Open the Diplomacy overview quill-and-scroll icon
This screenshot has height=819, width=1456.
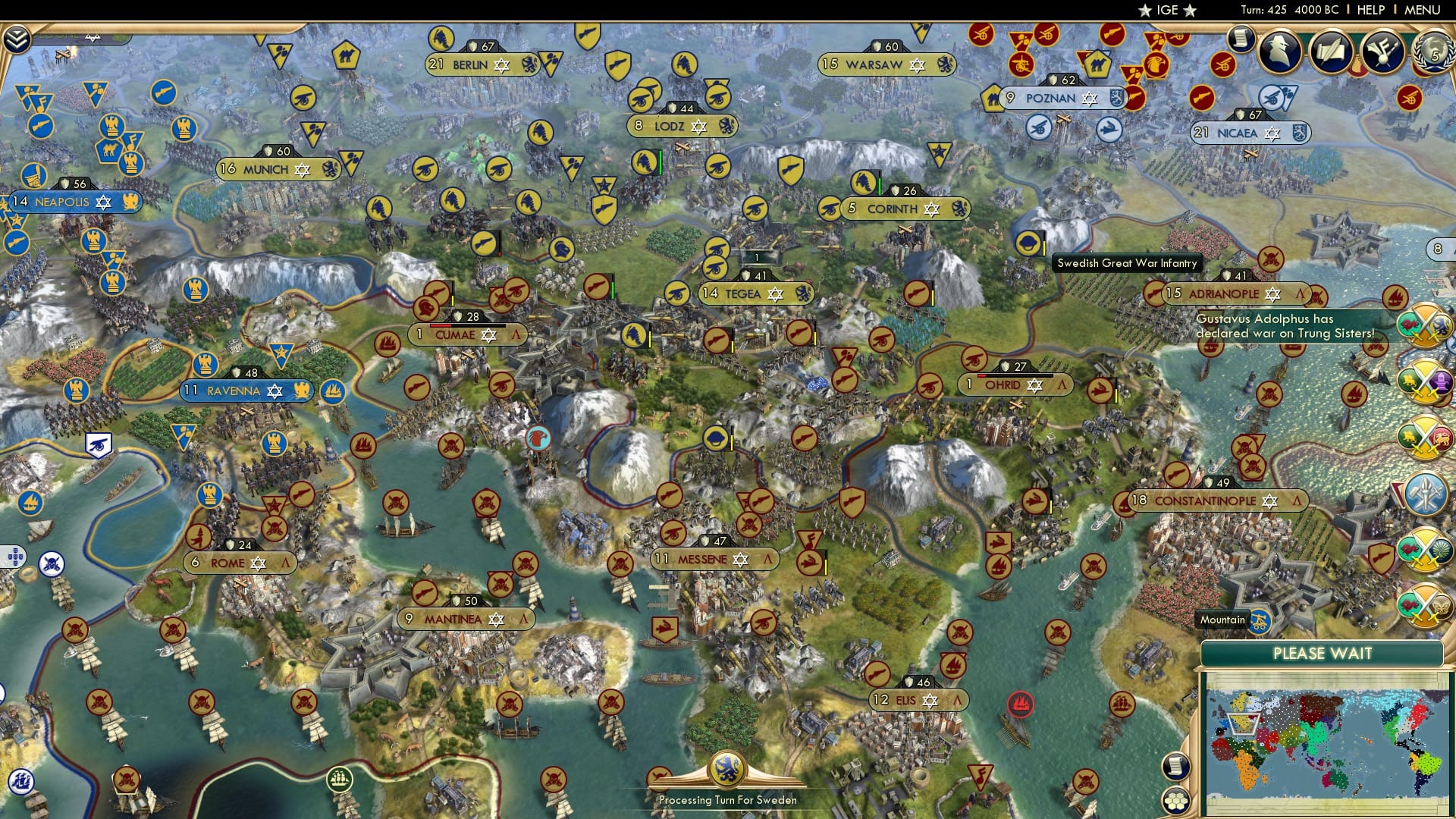point(1329,50)
